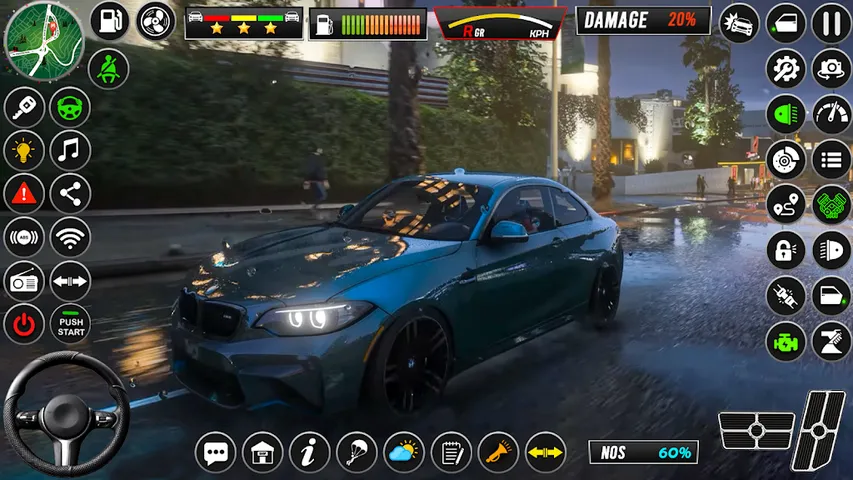Click the share icon button

70,194
